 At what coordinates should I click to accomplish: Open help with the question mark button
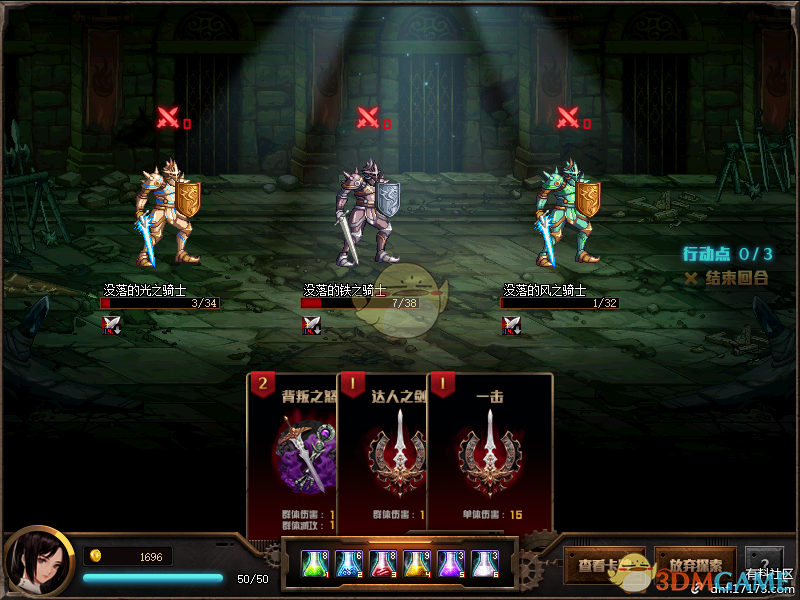[x=764, y=562]
